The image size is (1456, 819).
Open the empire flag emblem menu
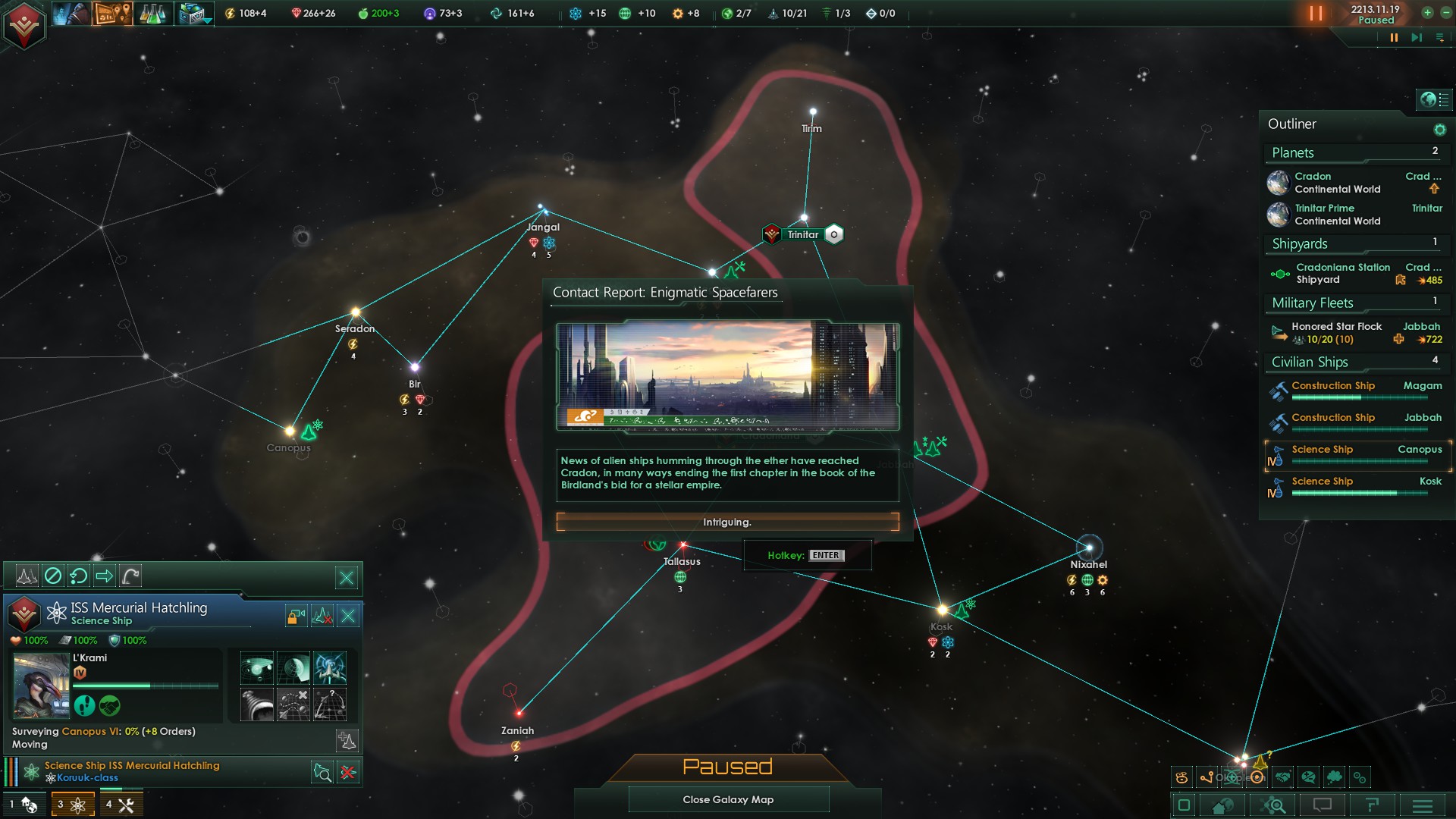[x=24, y=25]
